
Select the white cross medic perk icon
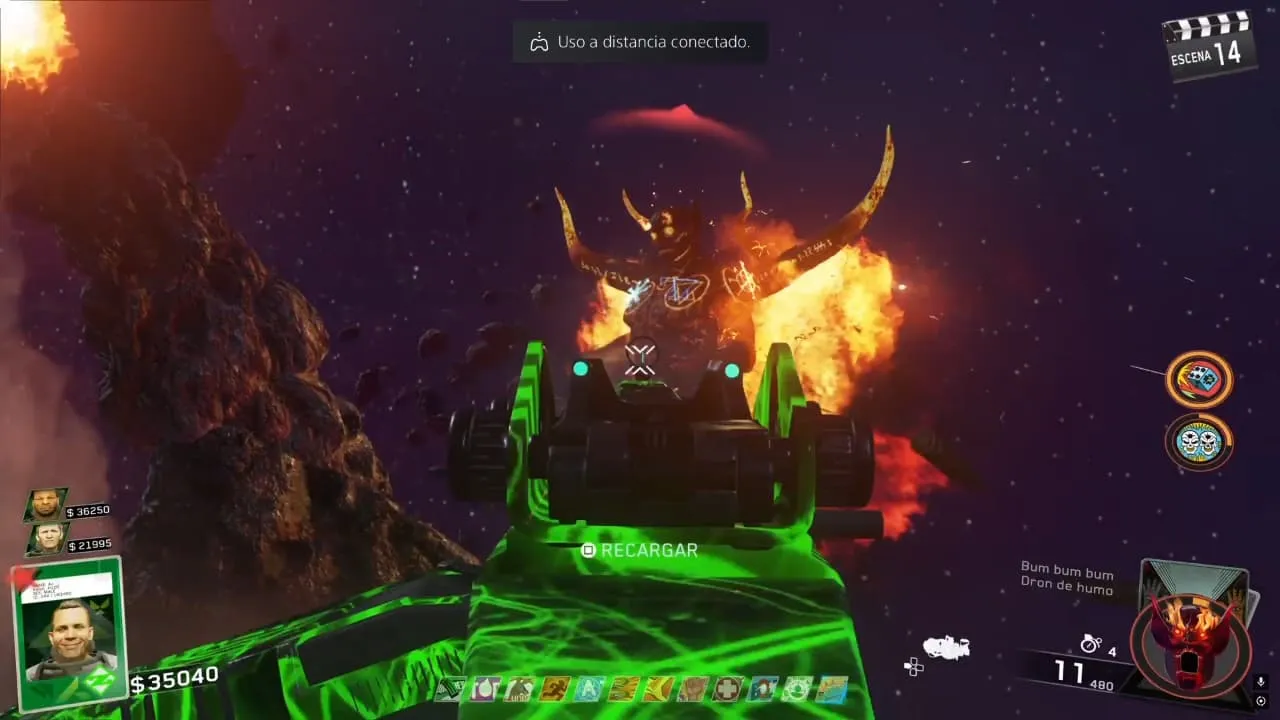click(727, 689)
